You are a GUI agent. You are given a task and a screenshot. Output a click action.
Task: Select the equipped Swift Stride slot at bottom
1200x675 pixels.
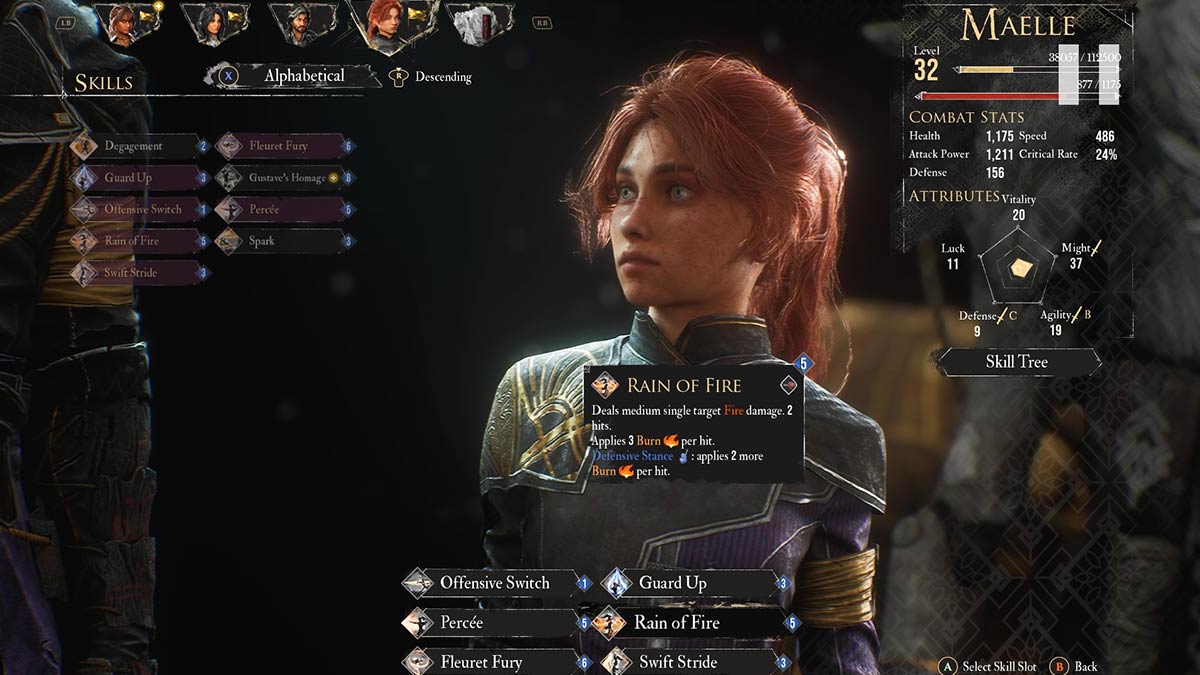(x=688, y=662)
